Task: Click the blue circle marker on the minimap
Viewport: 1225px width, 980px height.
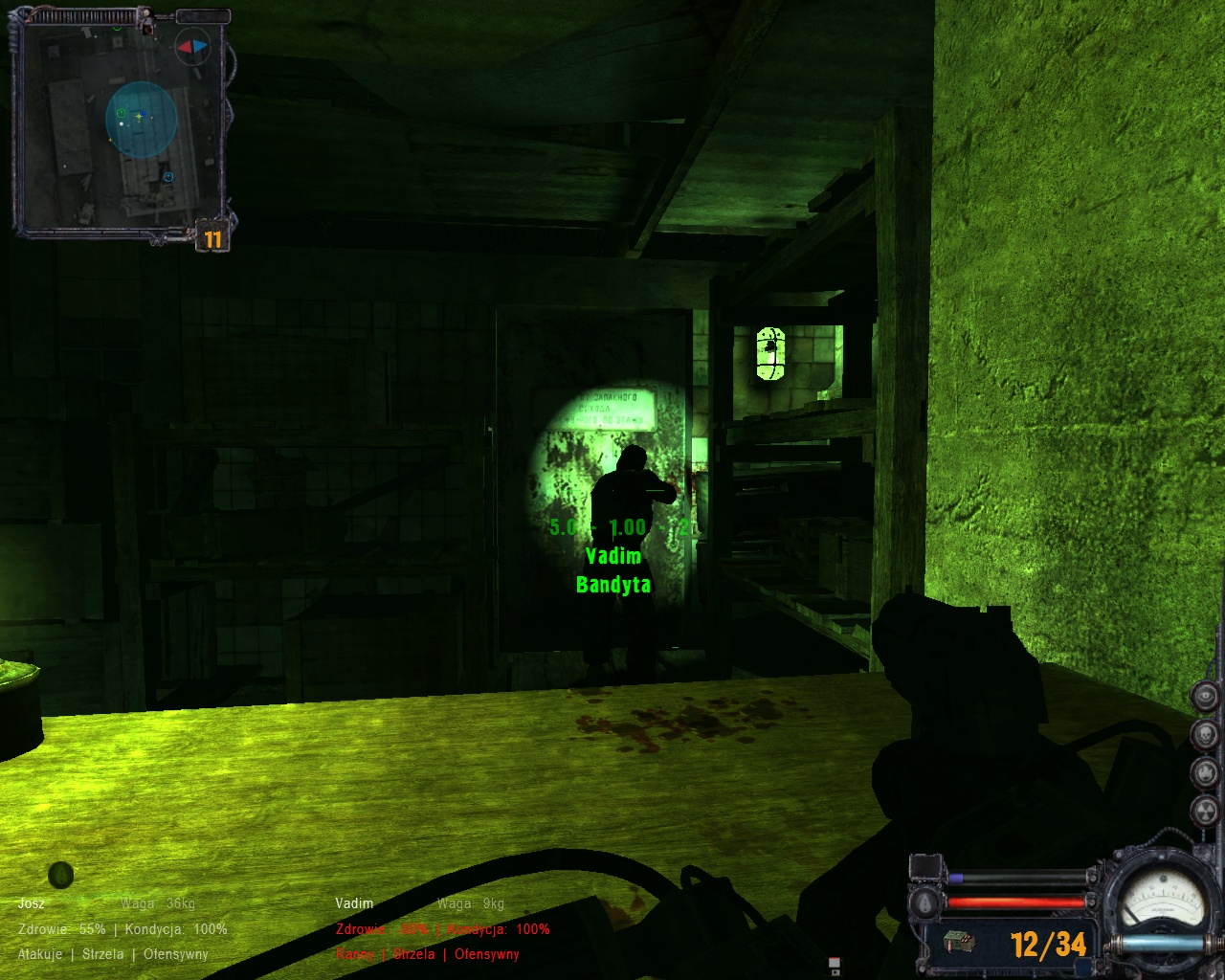Action: pos(168,177)
